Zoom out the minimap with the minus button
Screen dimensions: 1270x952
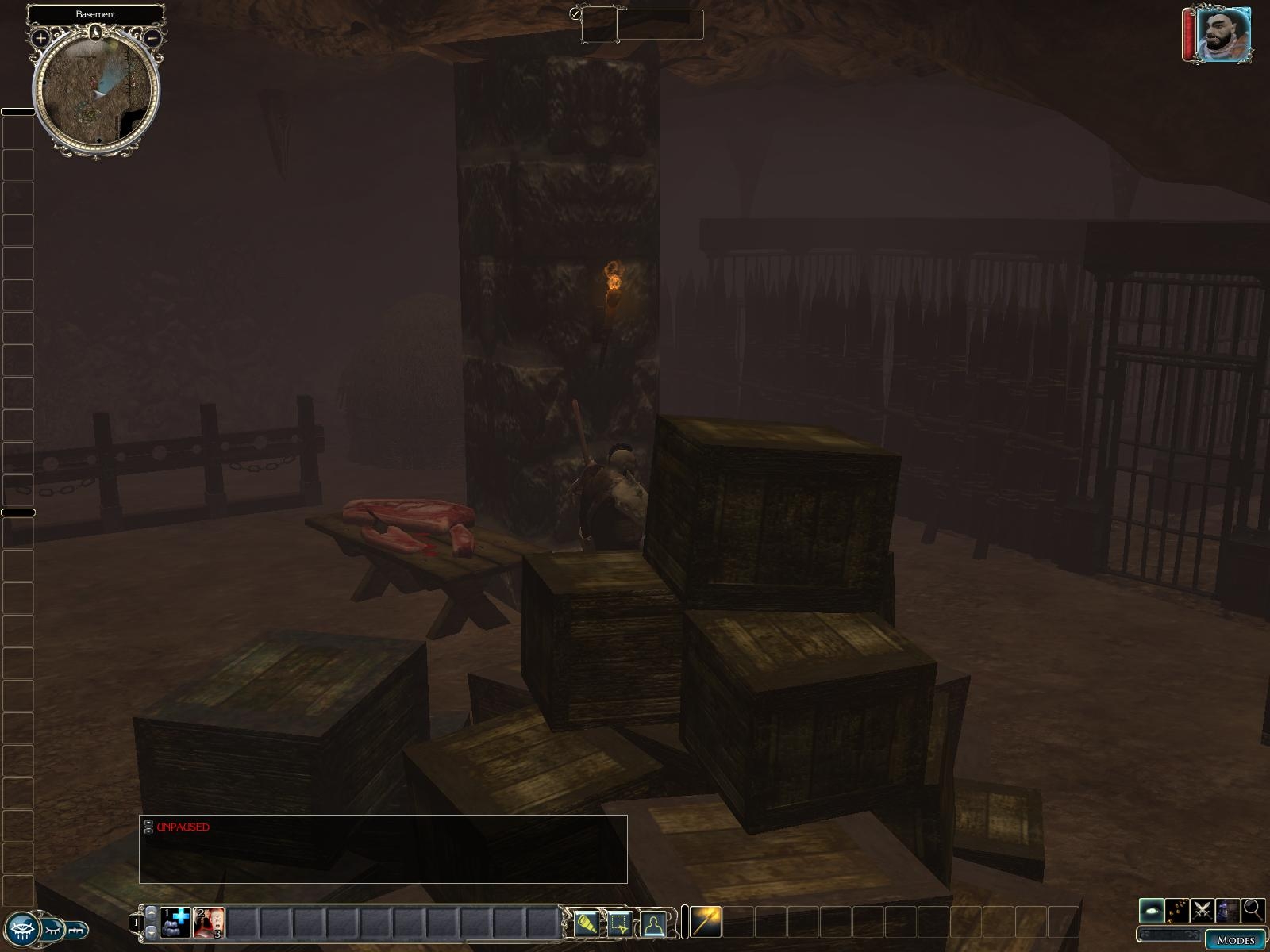coord(153,37)
